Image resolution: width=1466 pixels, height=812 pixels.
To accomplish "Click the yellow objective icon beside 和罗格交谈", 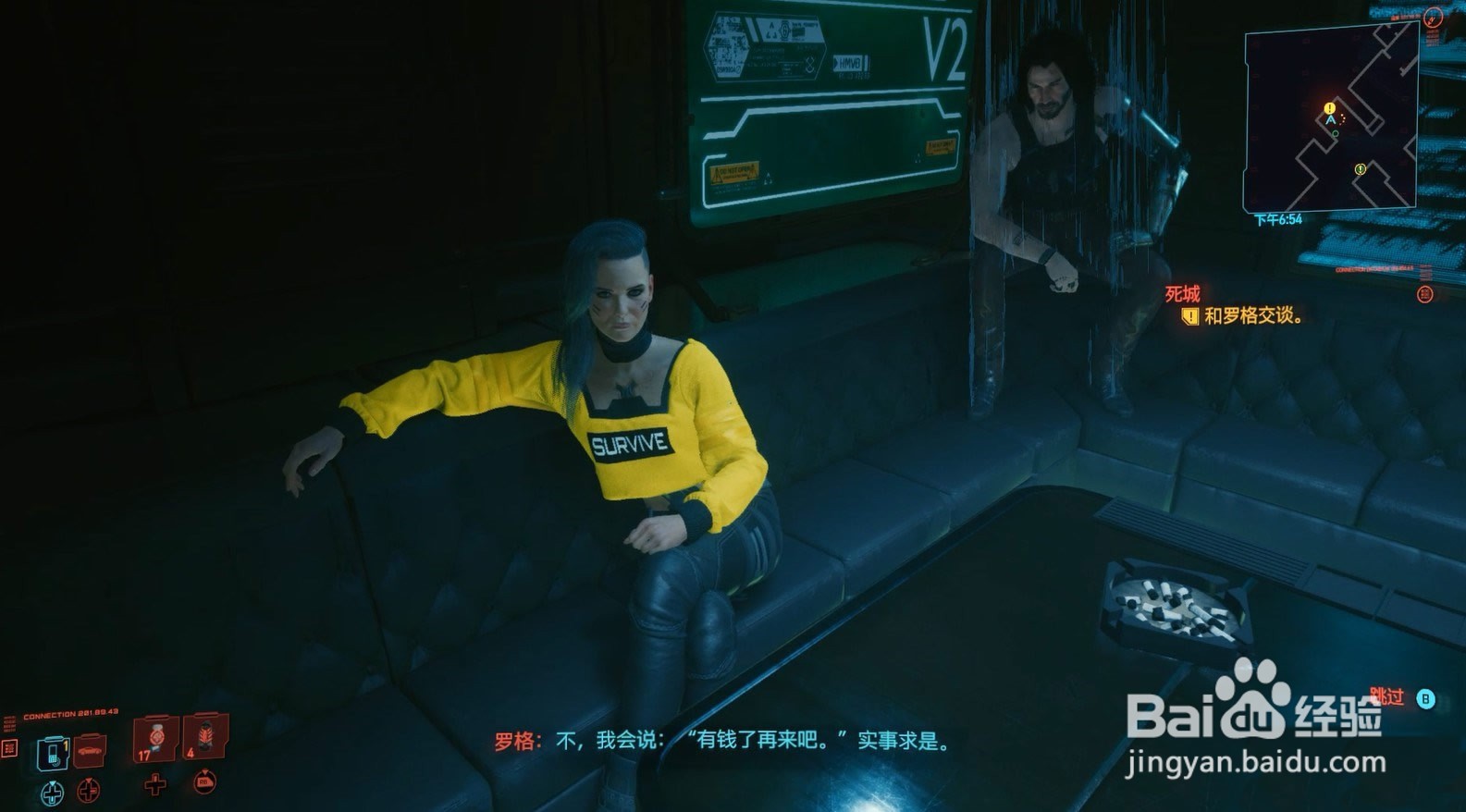I will click(1189, 316).
